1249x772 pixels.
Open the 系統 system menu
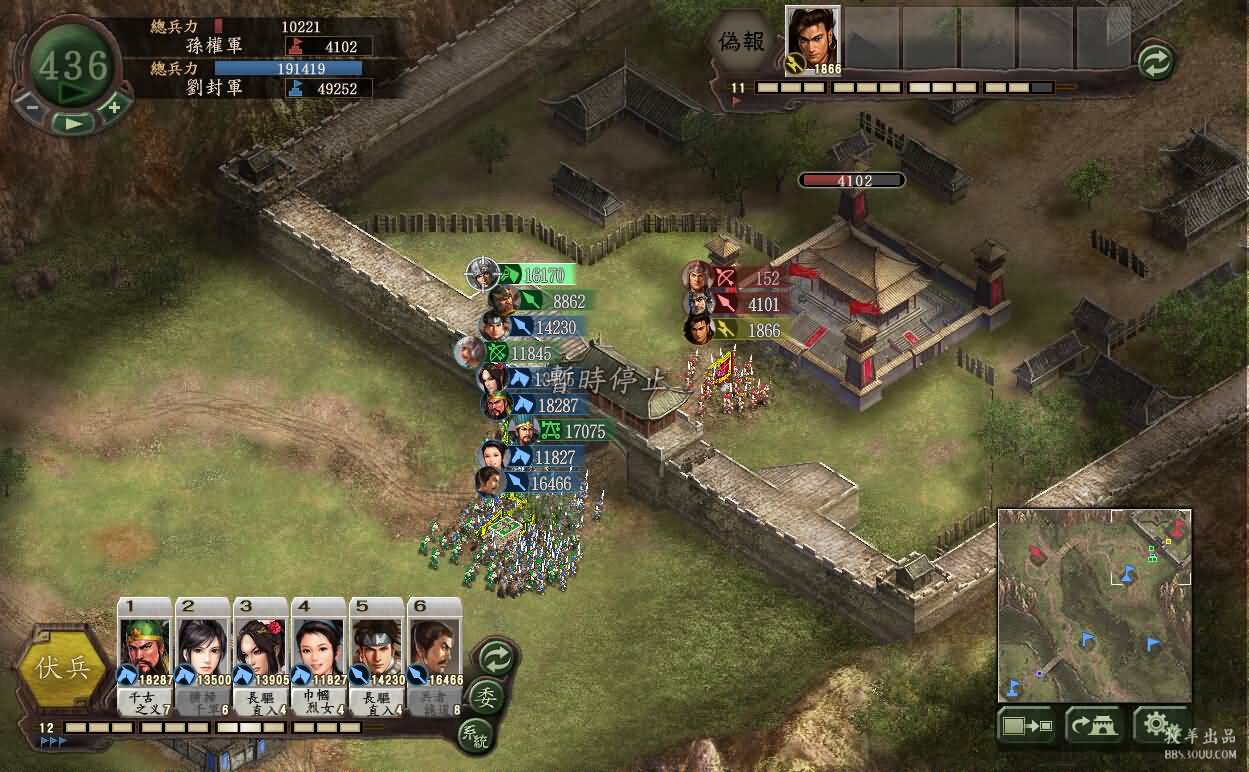[475, 735]
